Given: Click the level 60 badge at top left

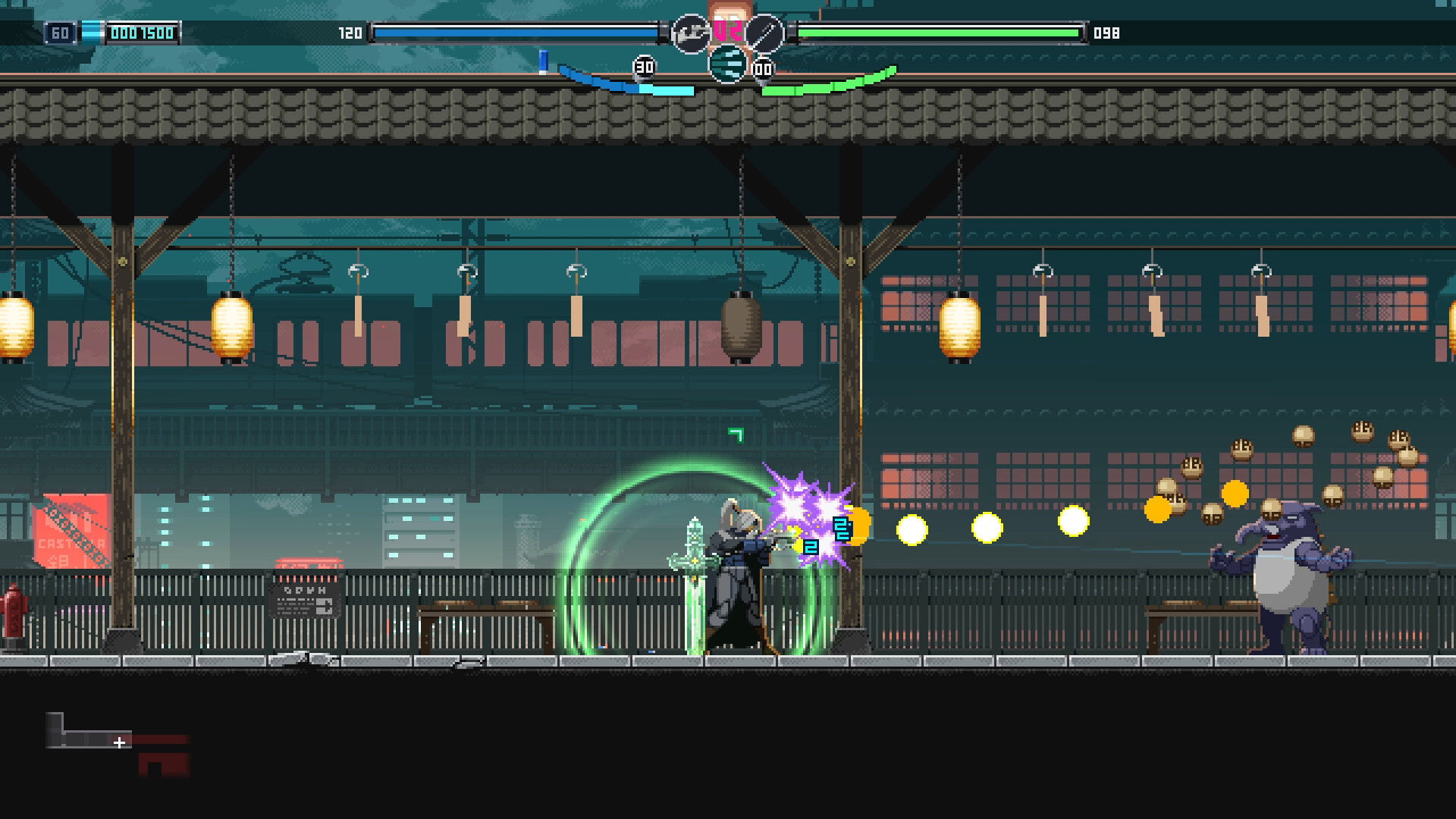Looking at the screenshot, I should click(58, 33).
